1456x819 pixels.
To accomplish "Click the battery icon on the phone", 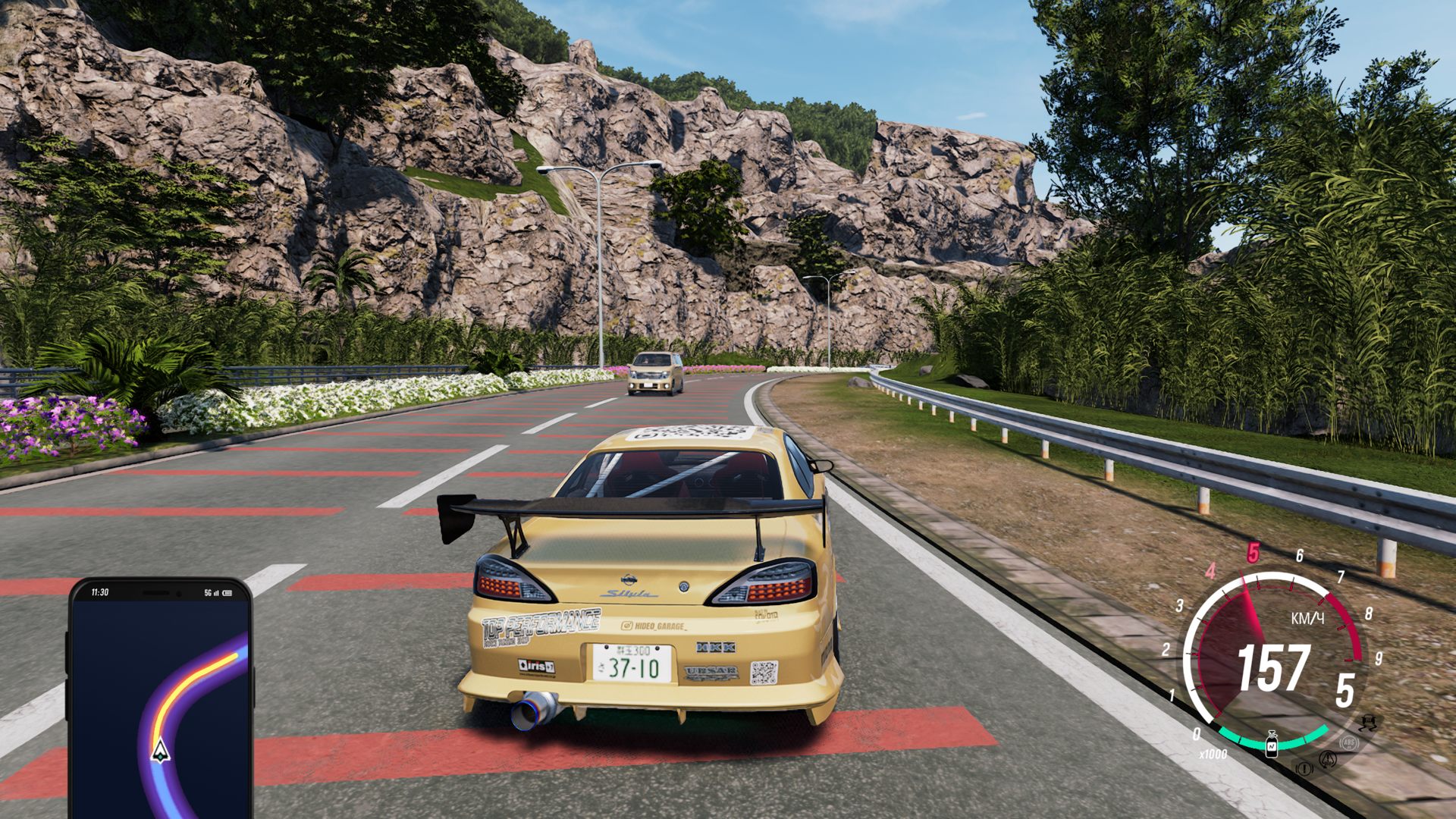I will (227, 593).
